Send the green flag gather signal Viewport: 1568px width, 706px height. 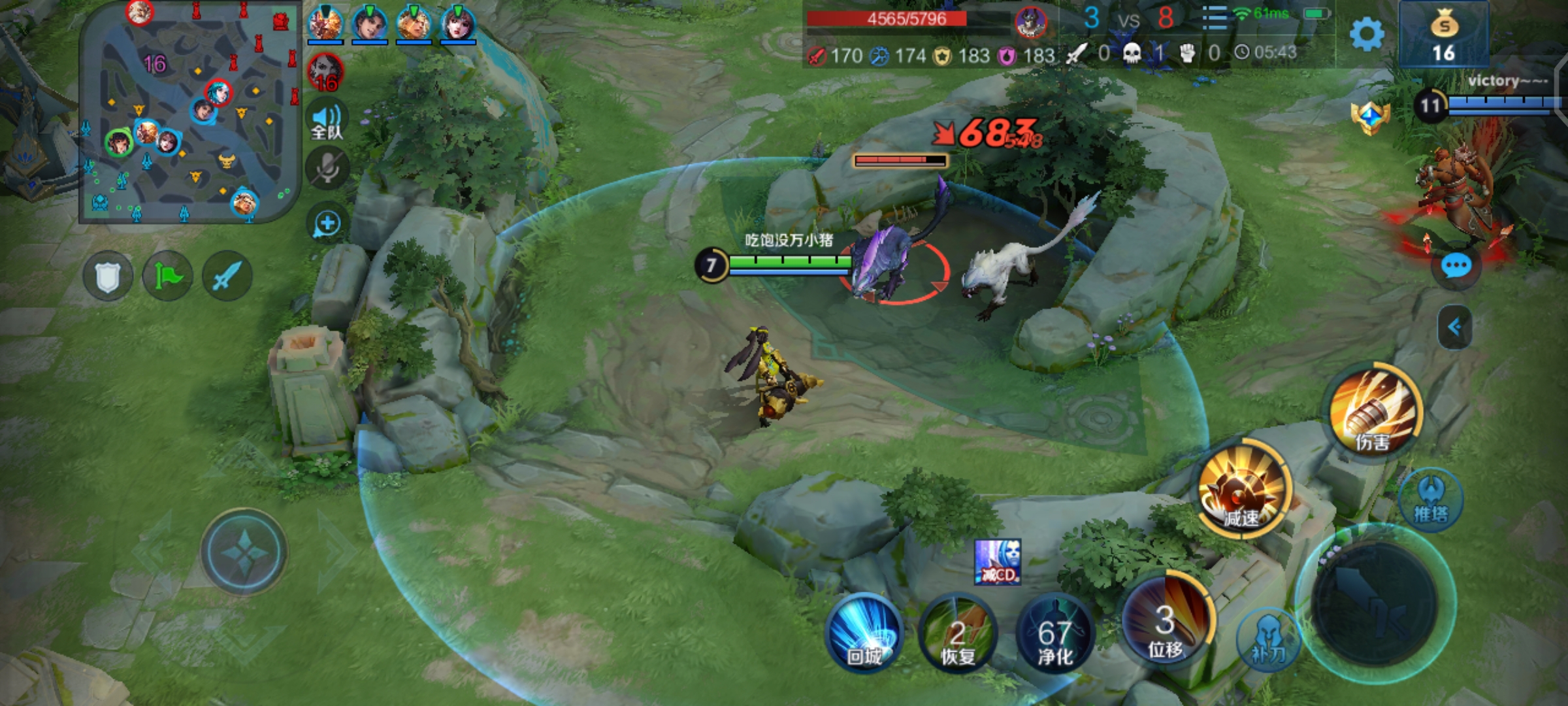[167, 277]
